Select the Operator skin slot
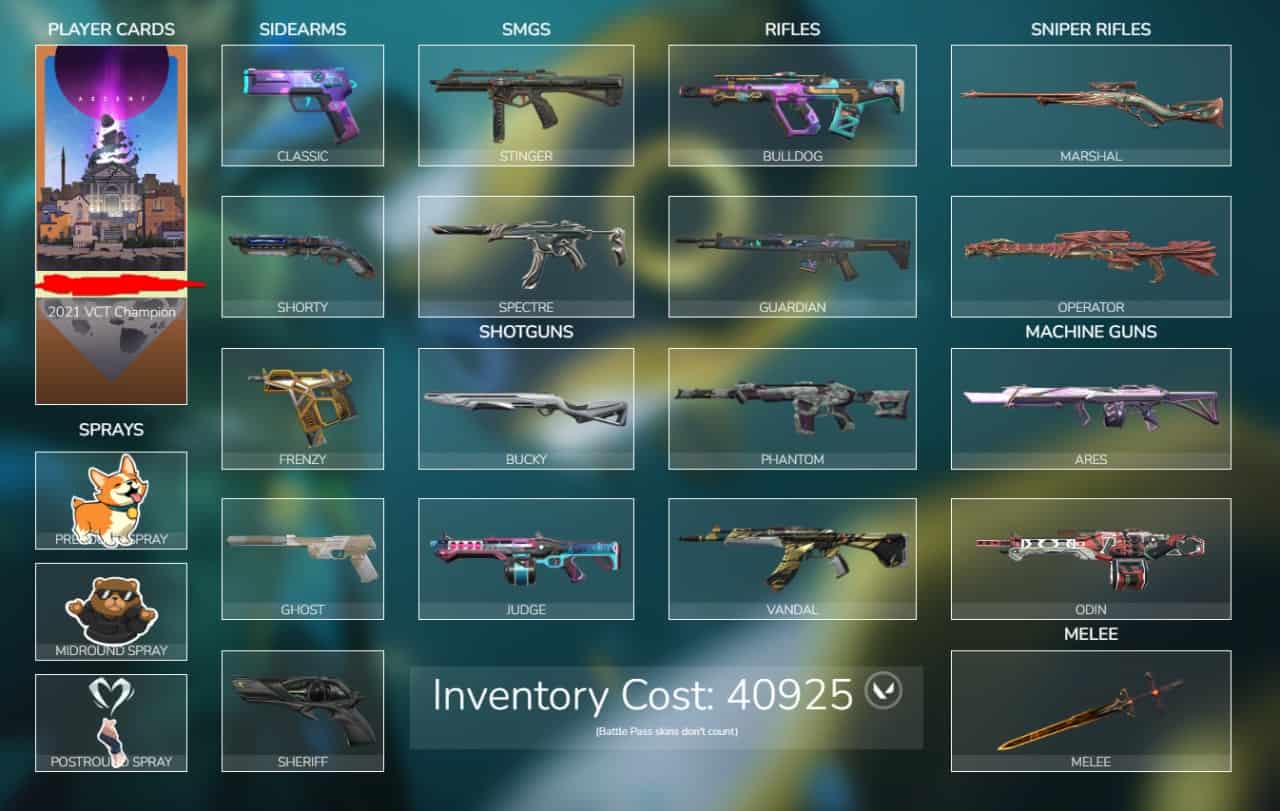Viewport: 1280px width, 811px height. [x=1090, y=250]
